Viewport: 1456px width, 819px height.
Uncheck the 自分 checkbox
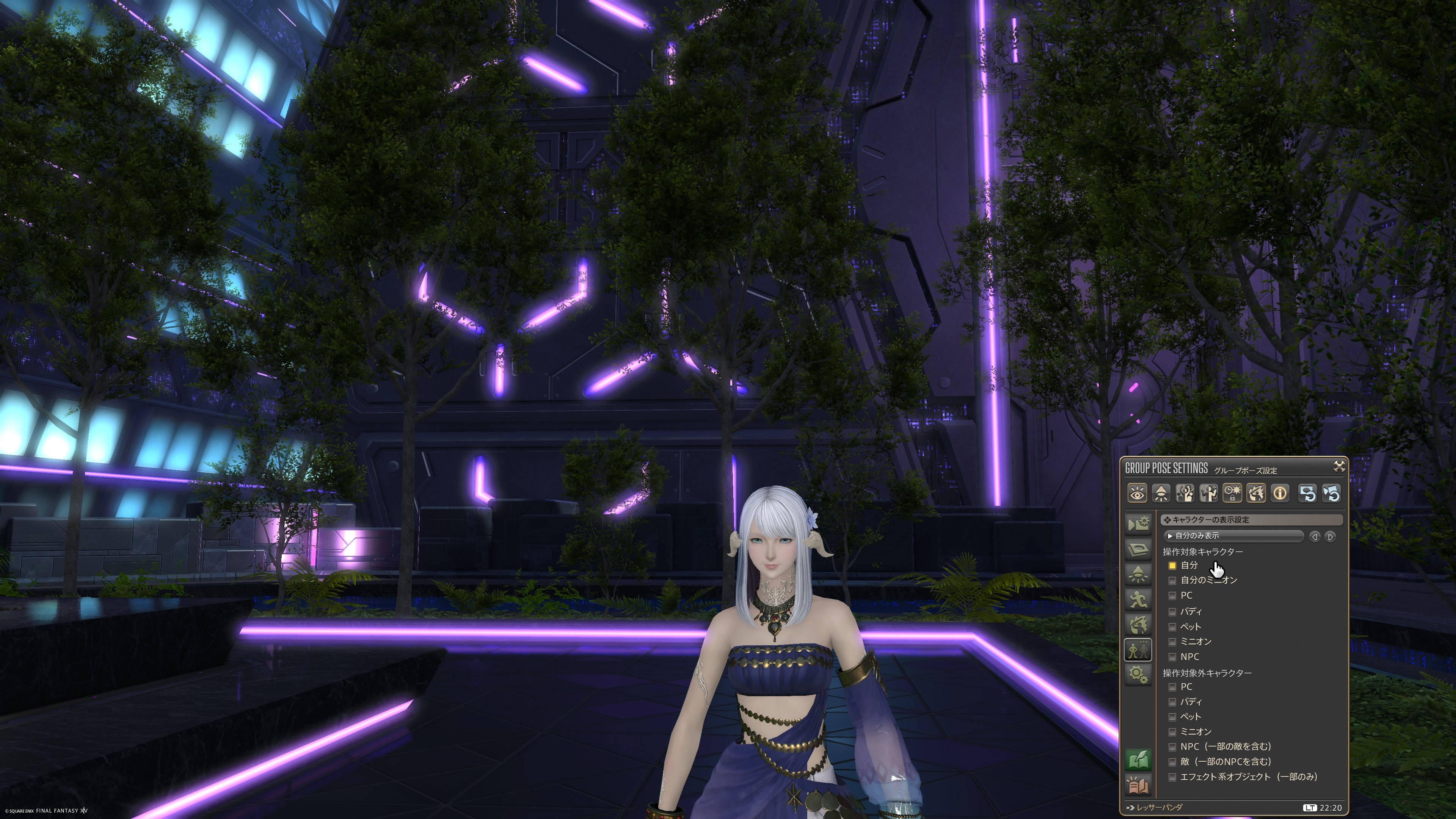(1172, 565)
